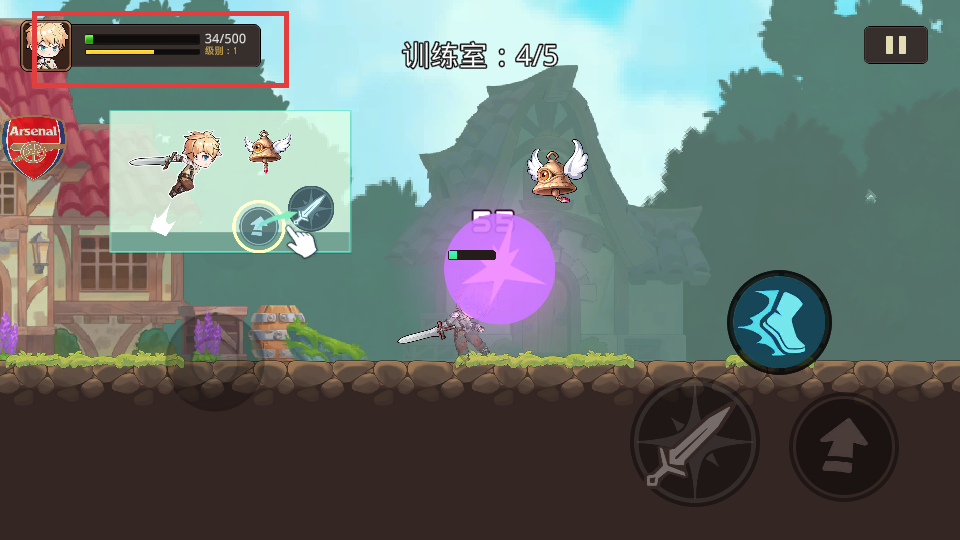Image resolution: width=960 pixels, height=540 pixels.
Task: Tap the virtual movement joystick
Action: [x=214, y=360]
